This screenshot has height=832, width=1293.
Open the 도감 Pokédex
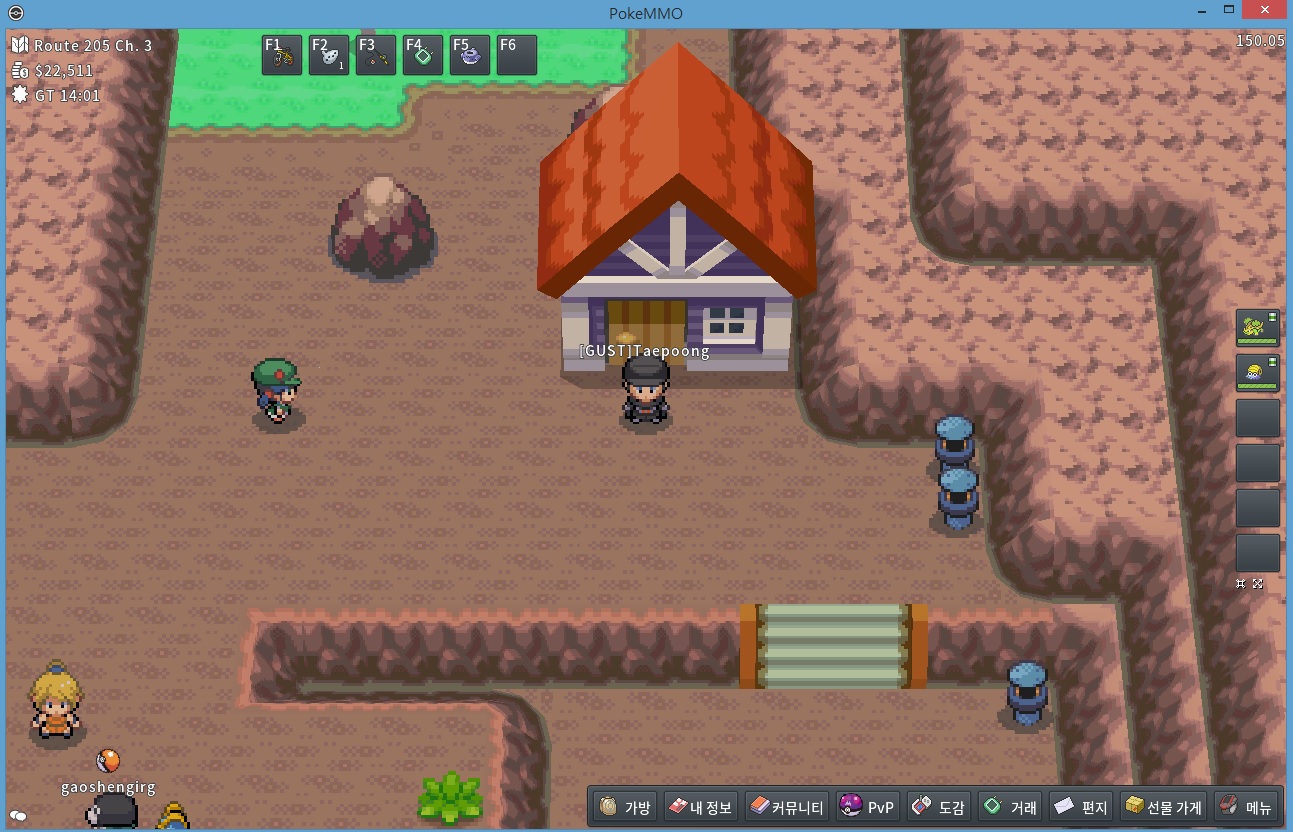pos(939,806)
